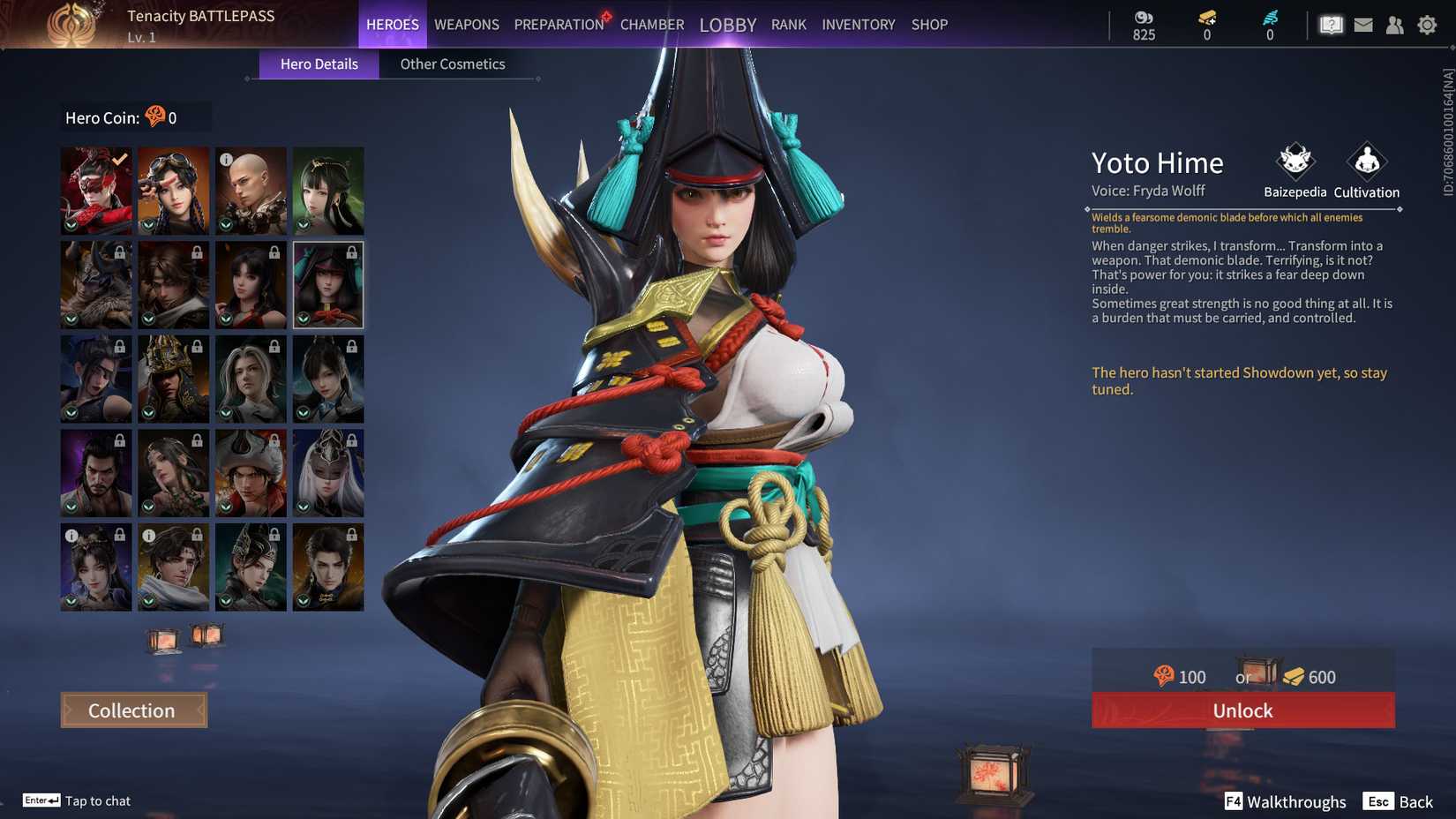Open the INVENTORY section
Image resolution: width=1456 pixels, height=819 pixels.
tap(858, 25)
